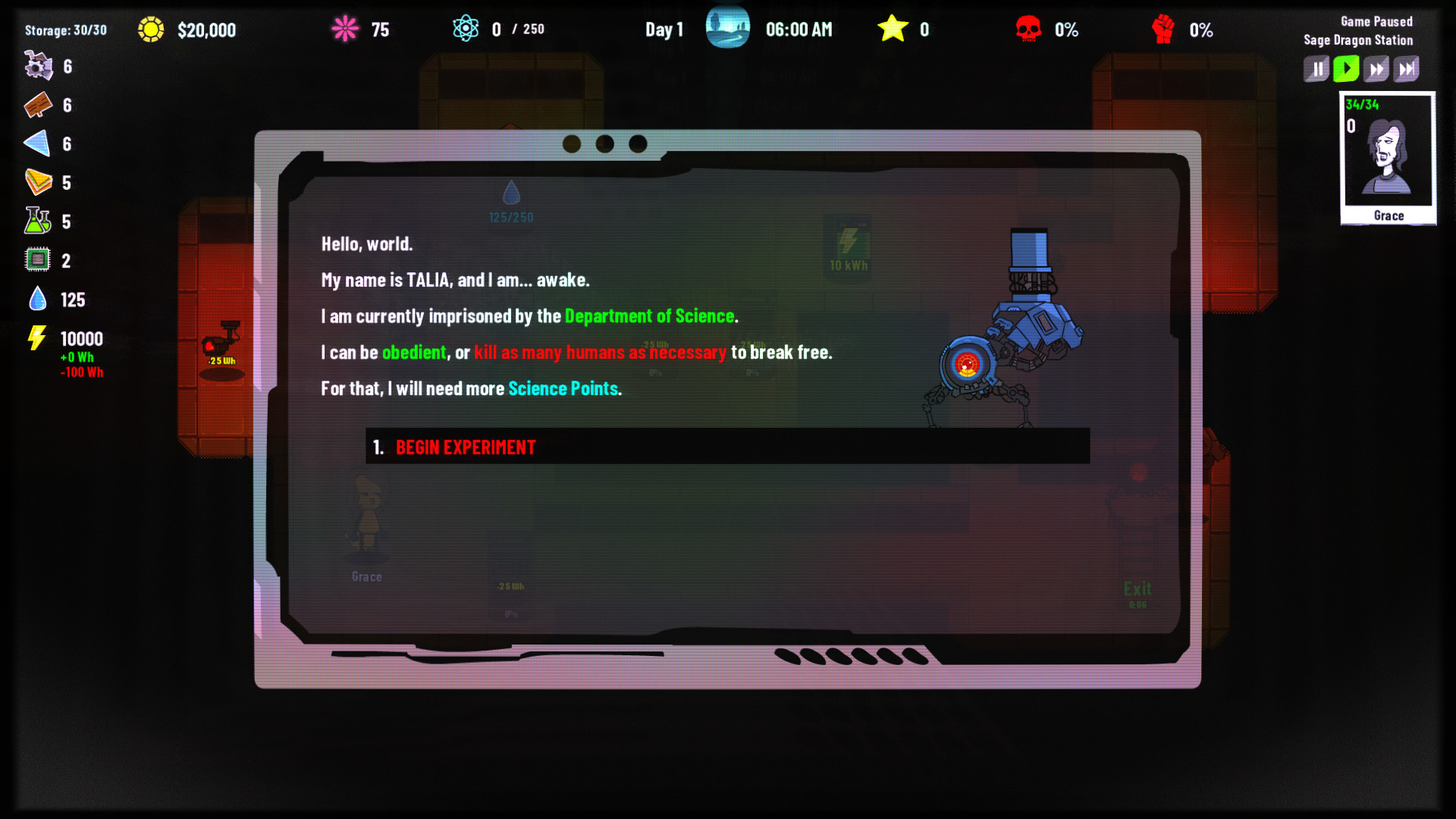
Task: Select the fastest game speed button
Action: point(1408,68)
